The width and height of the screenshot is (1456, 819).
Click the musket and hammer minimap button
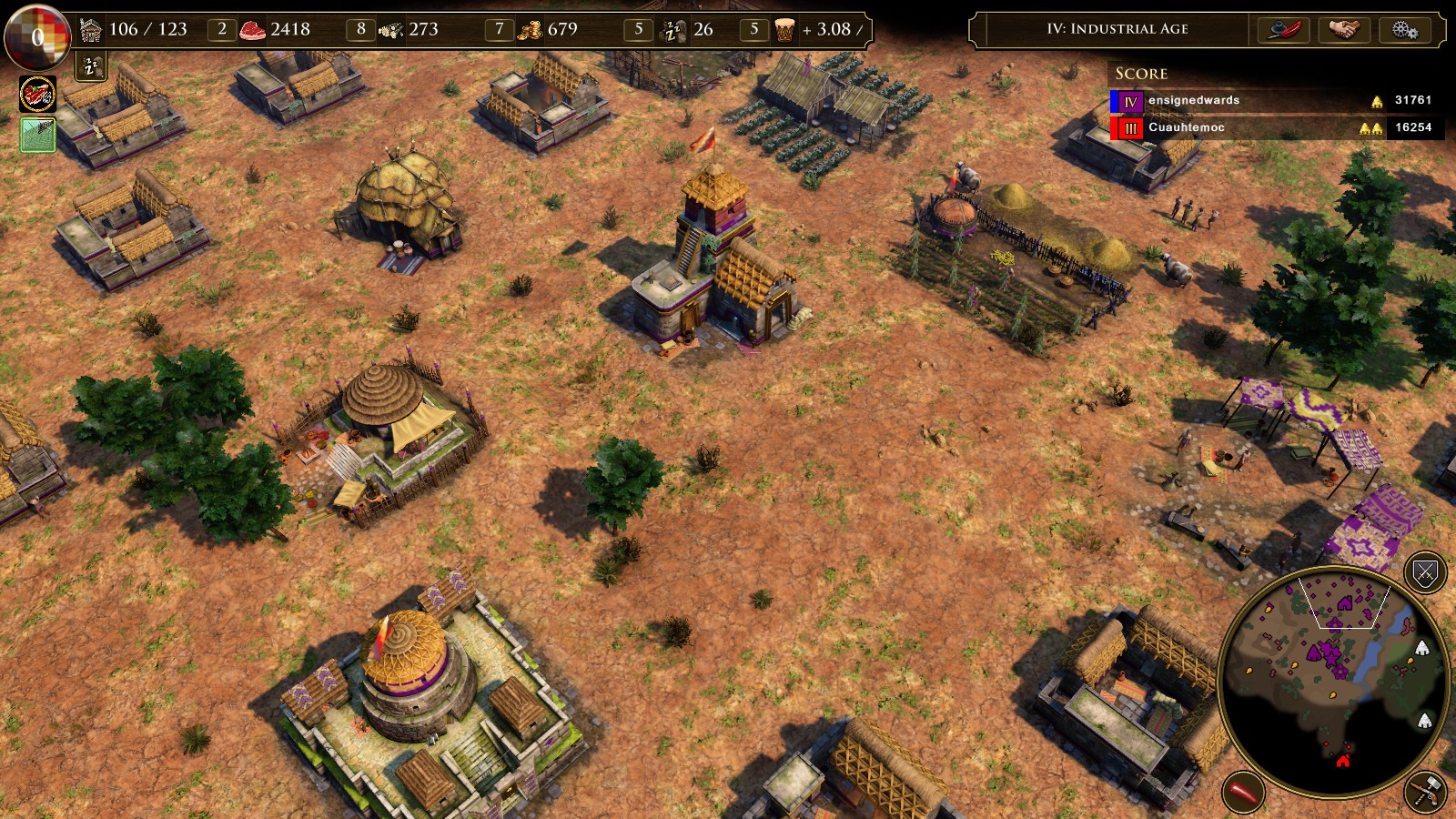point(1425,792)
